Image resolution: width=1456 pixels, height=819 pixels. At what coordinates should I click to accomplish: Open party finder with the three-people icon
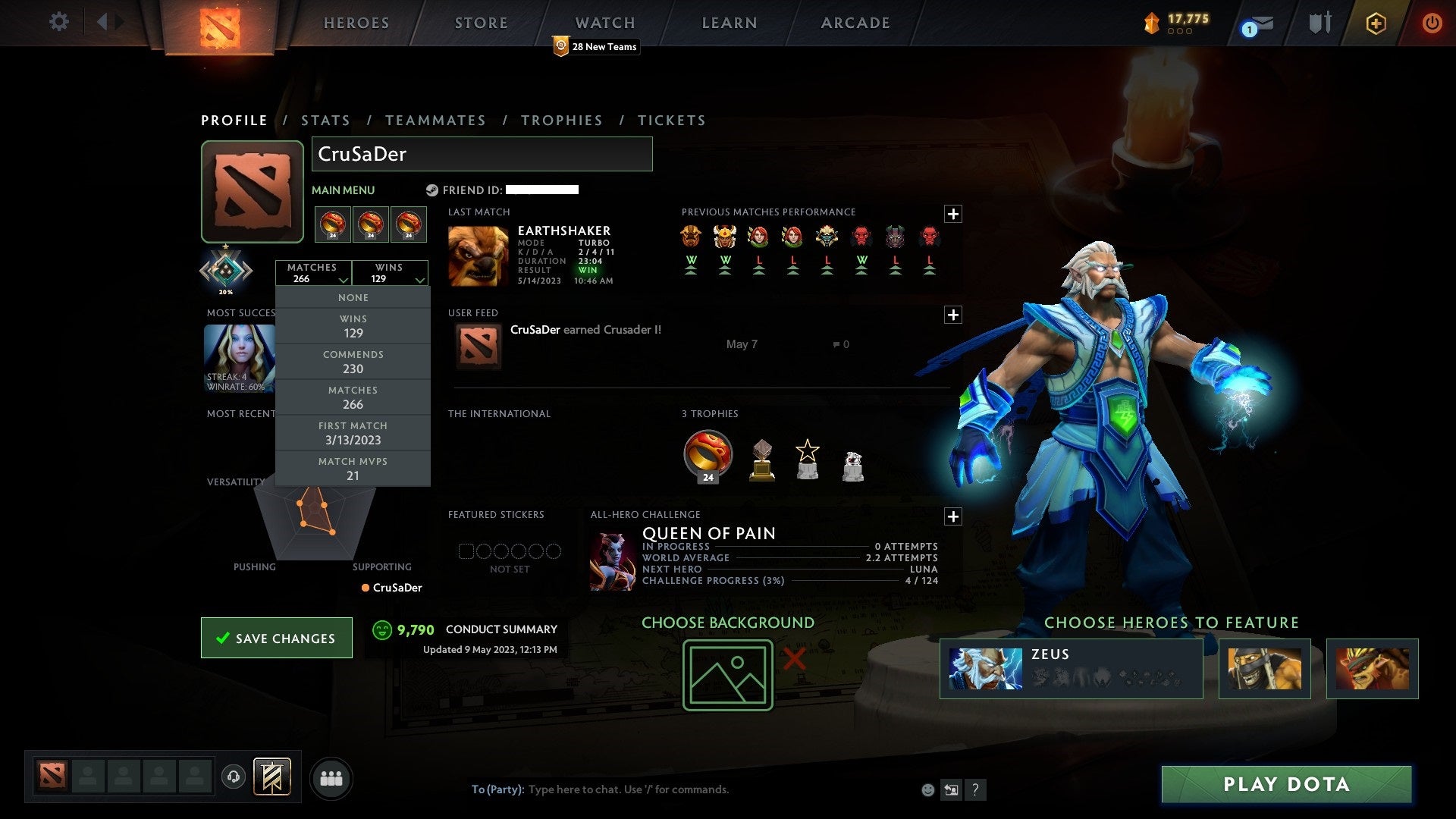[x=331, y=777]
